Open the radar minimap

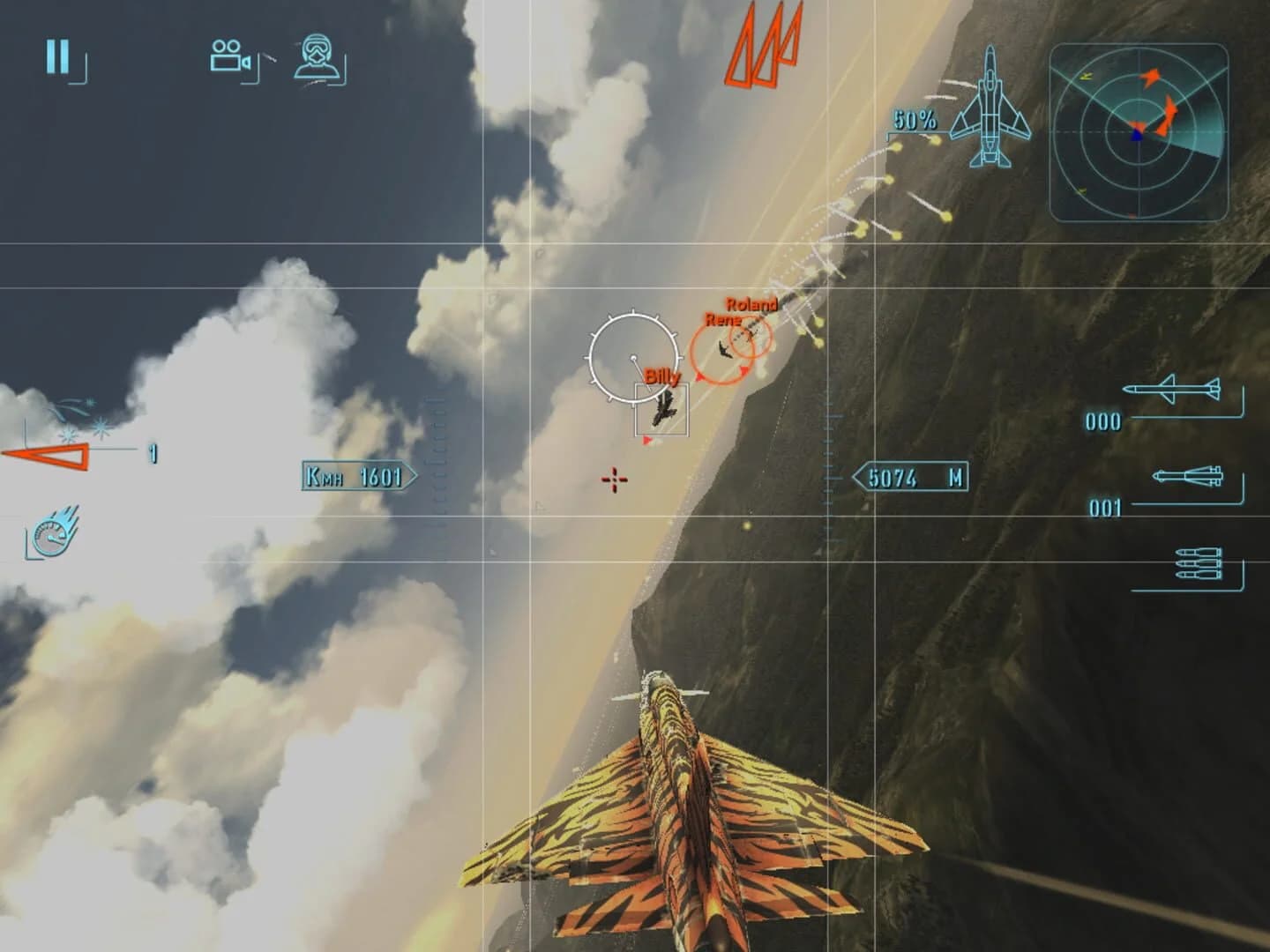tap(1141, 130)
